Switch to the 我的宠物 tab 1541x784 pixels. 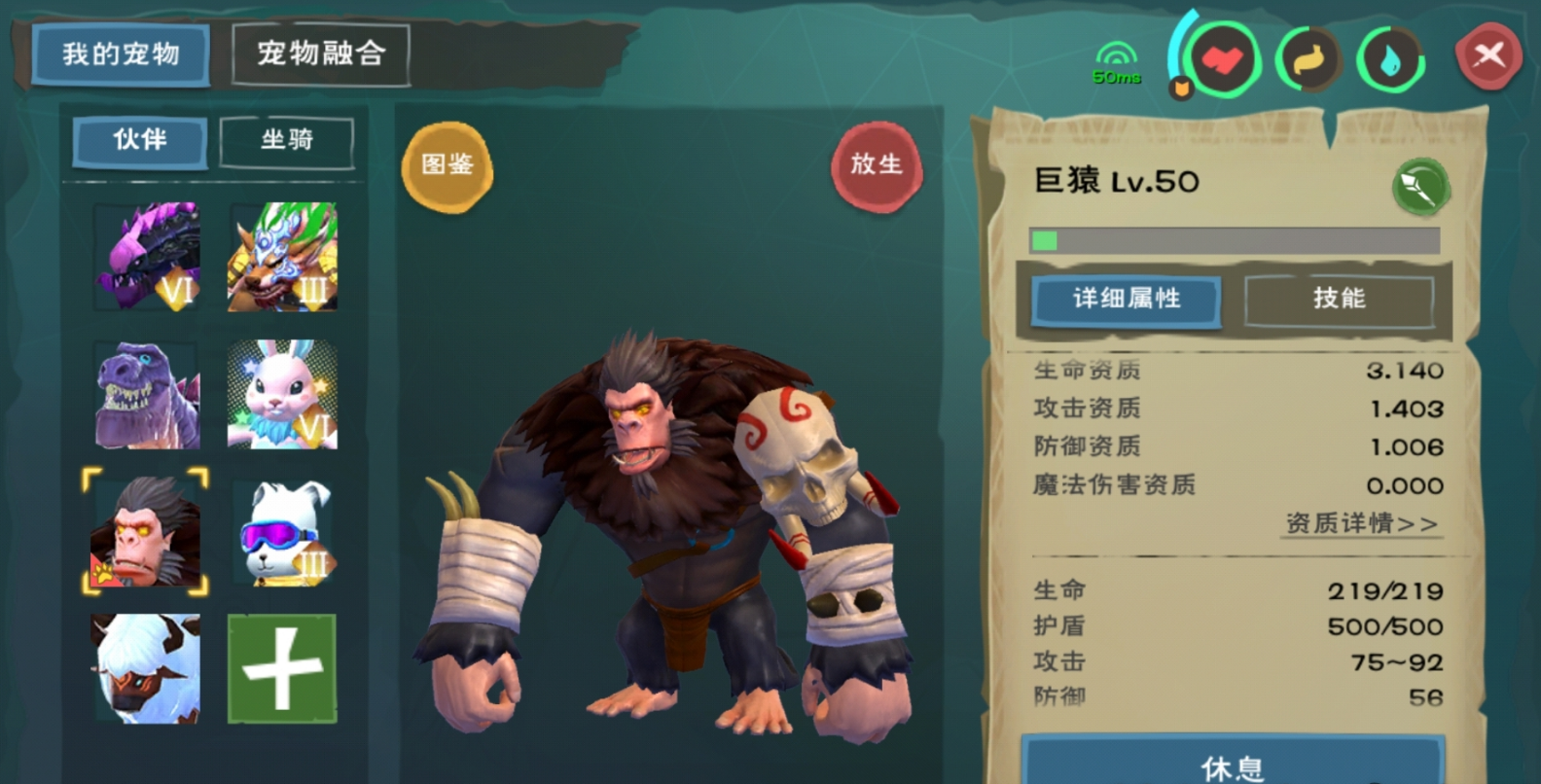coord(119,54)
